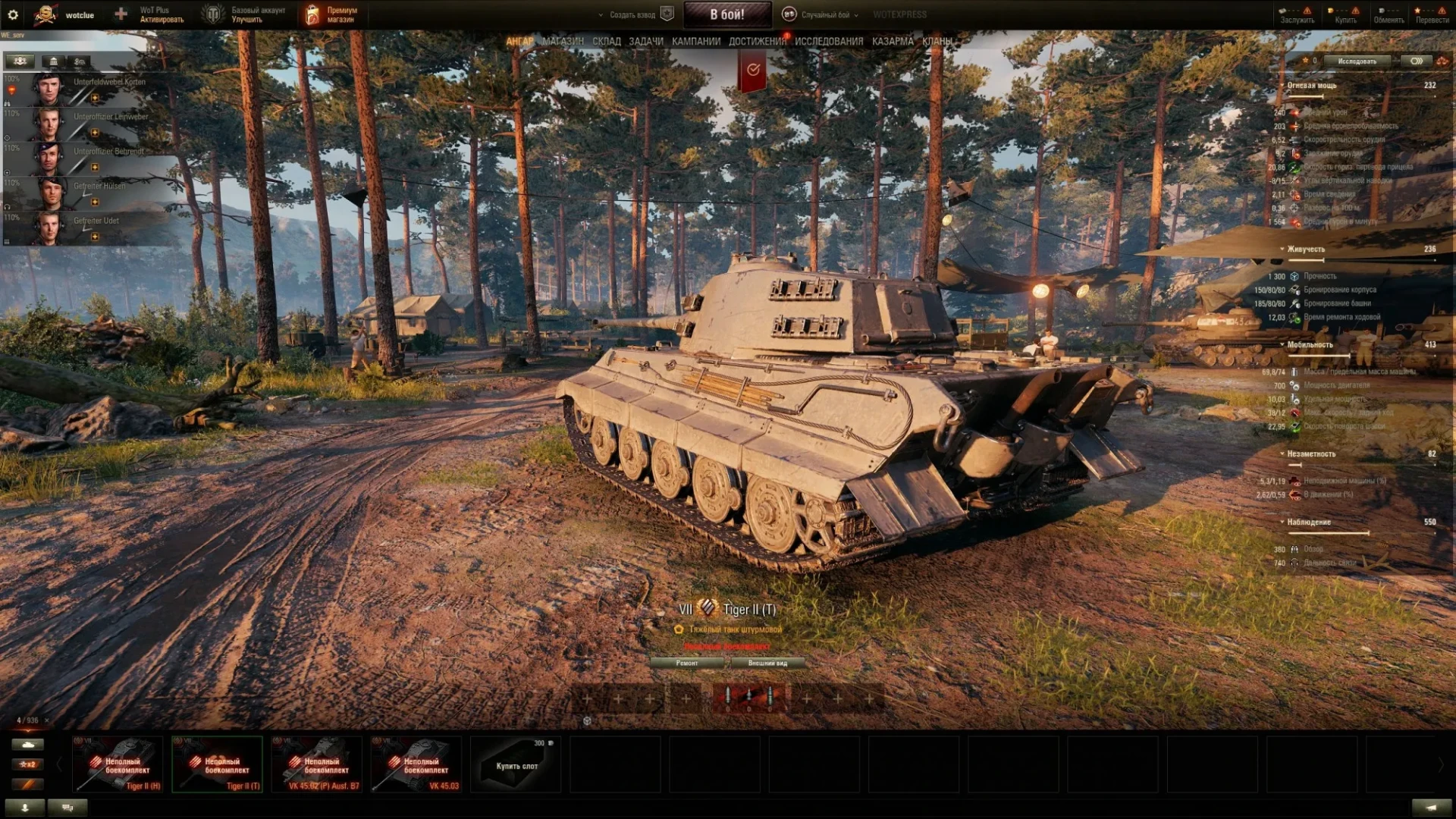Screen dimensions: 1456x819
Task: Start the battle with В бой! button
Action: (726, 14)
